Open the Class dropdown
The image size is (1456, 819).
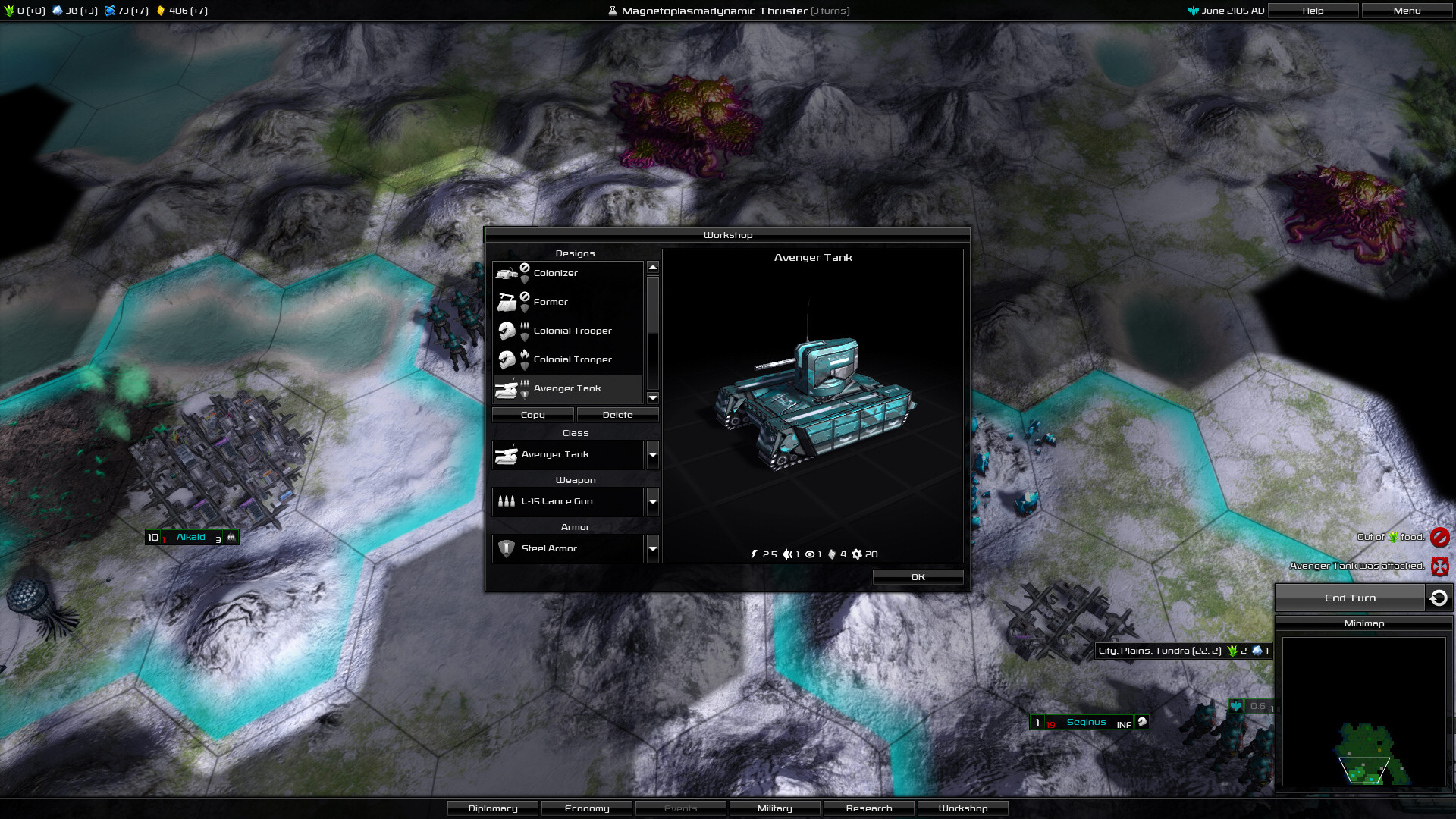pos(652,454)
